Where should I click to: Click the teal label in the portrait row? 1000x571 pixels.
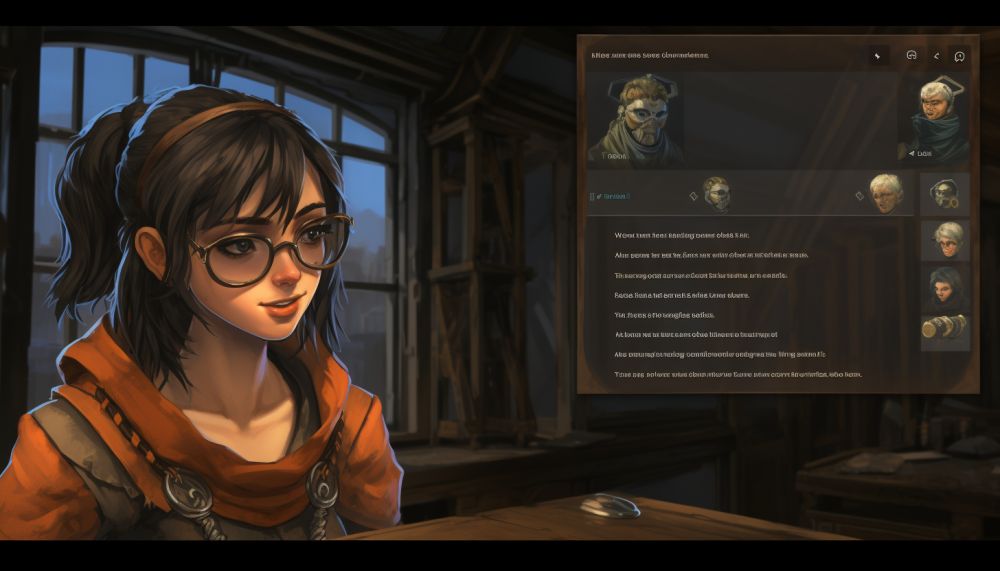click(612, 196)
